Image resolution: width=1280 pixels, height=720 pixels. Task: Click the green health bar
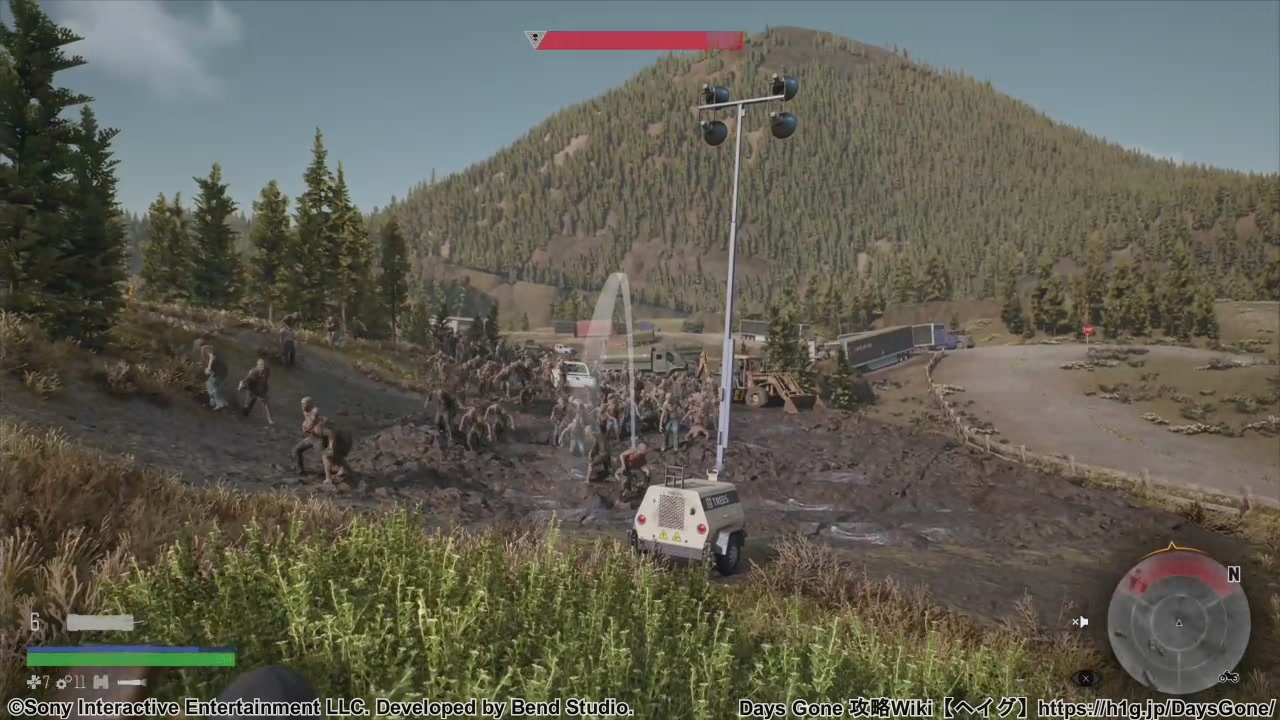tap(130, 659)
